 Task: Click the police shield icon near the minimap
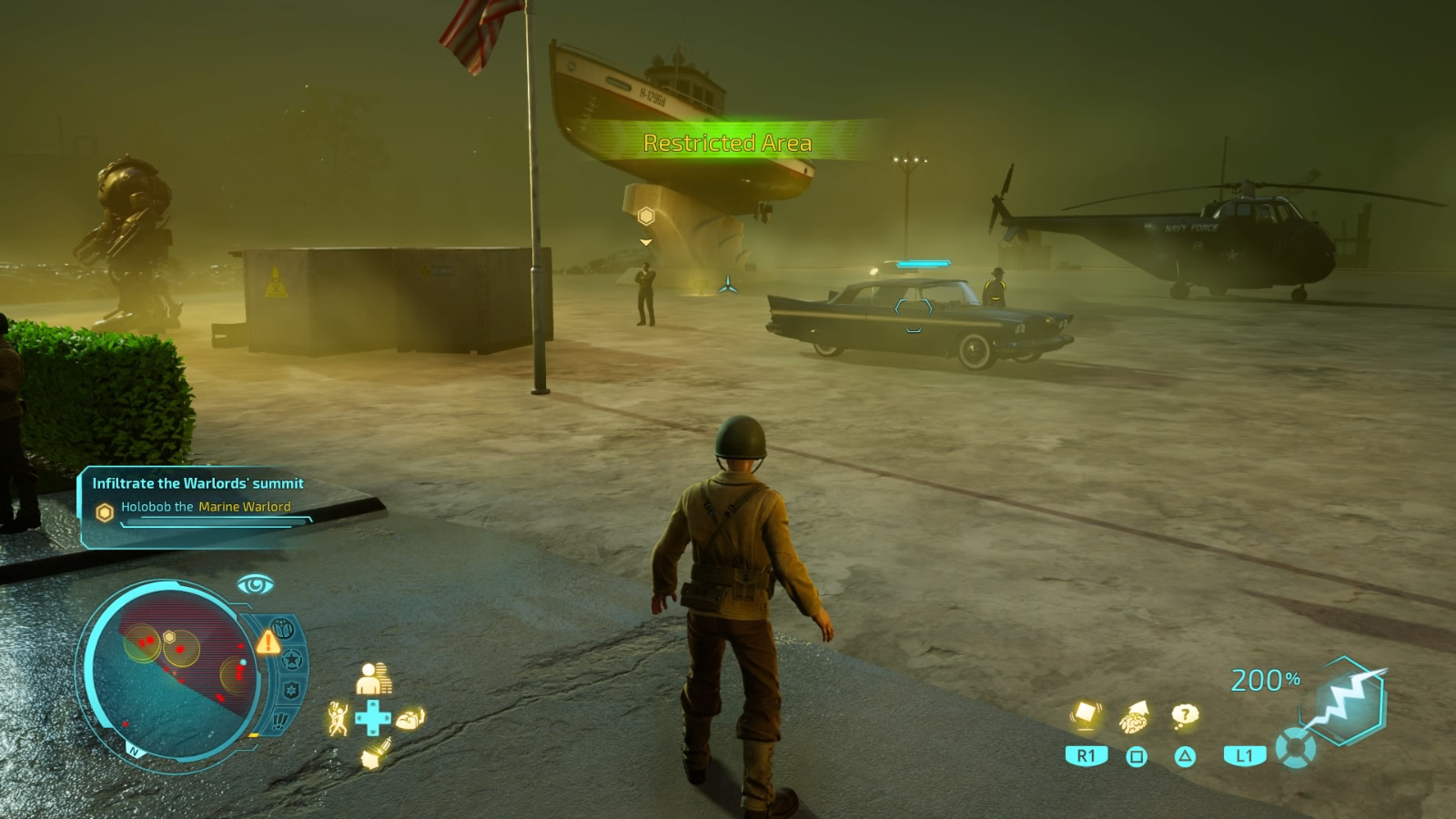click(x=288, y=689)
